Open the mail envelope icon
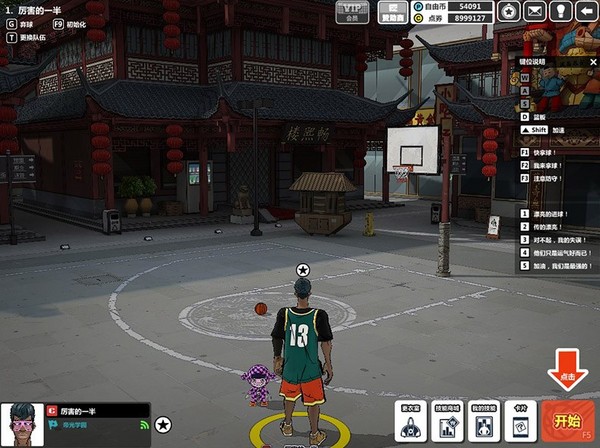This screenshot has height=448, width=600. point(535,11)
